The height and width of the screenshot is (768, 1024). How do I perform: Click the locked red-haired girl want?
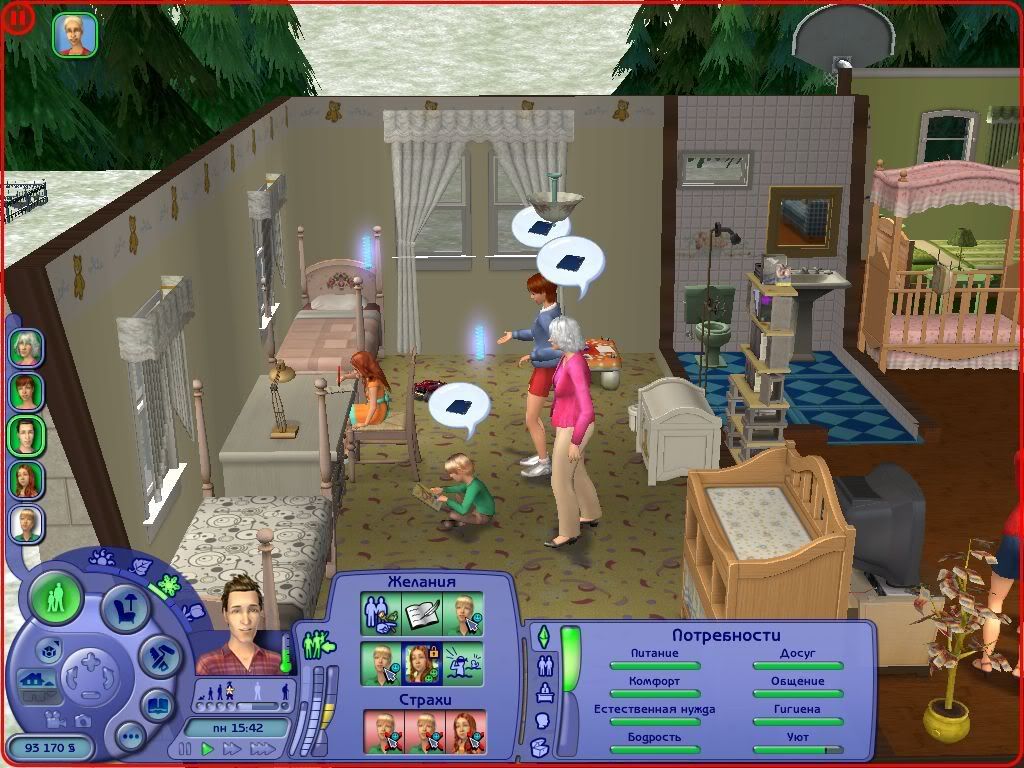421,663
